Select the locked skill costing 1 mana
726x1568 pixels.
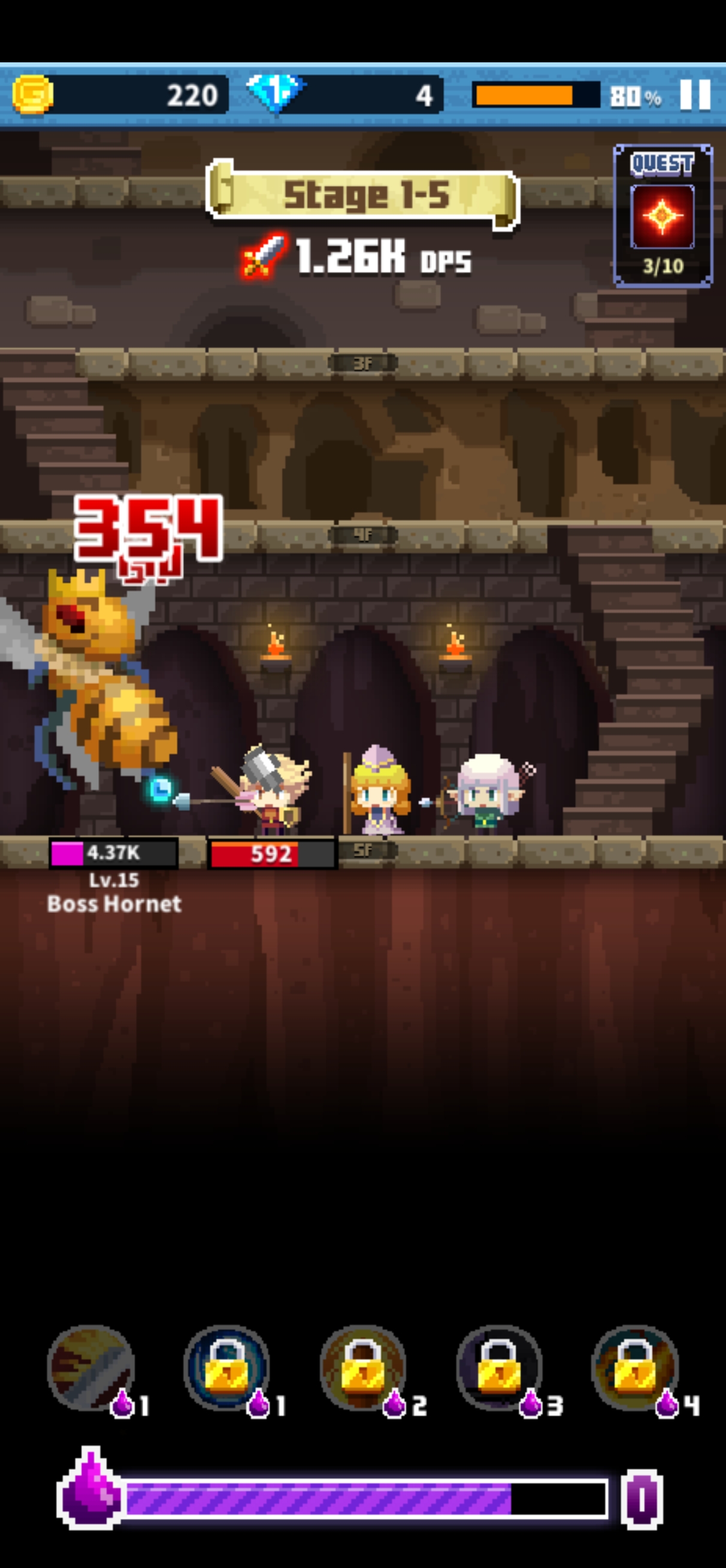pyautogui.click(x=226, y=1367)
